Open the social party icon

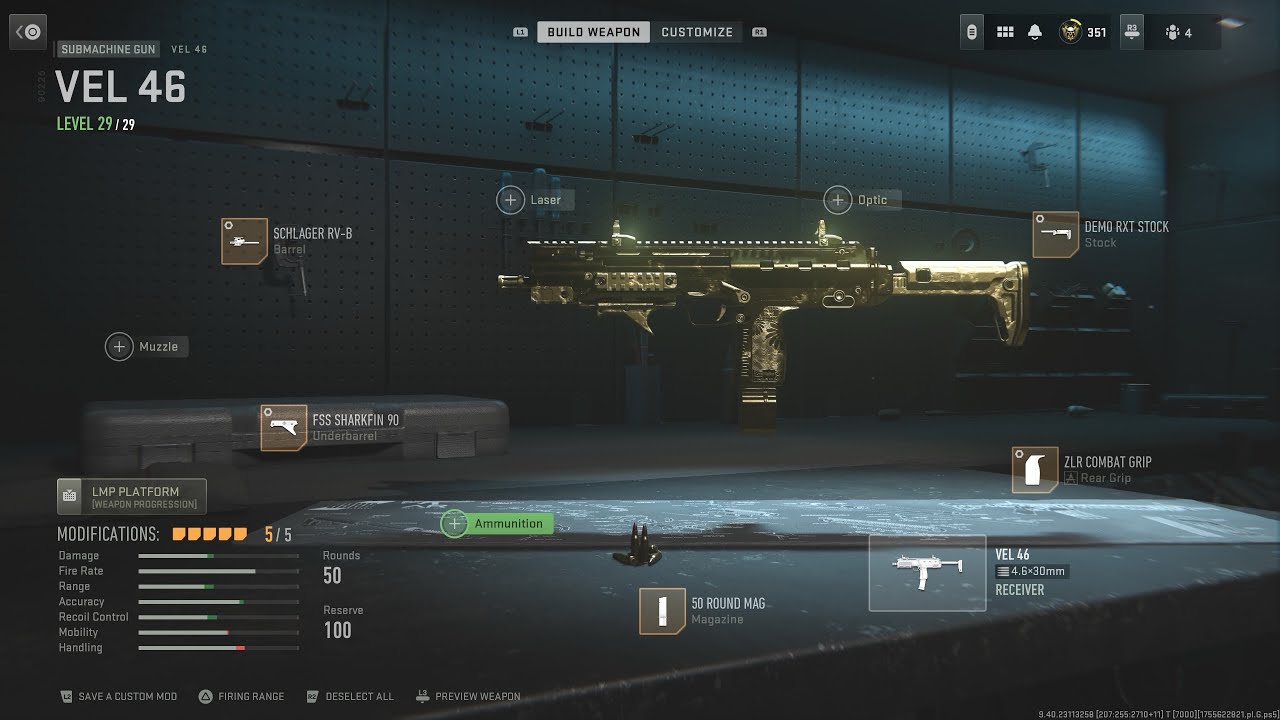1178,32
